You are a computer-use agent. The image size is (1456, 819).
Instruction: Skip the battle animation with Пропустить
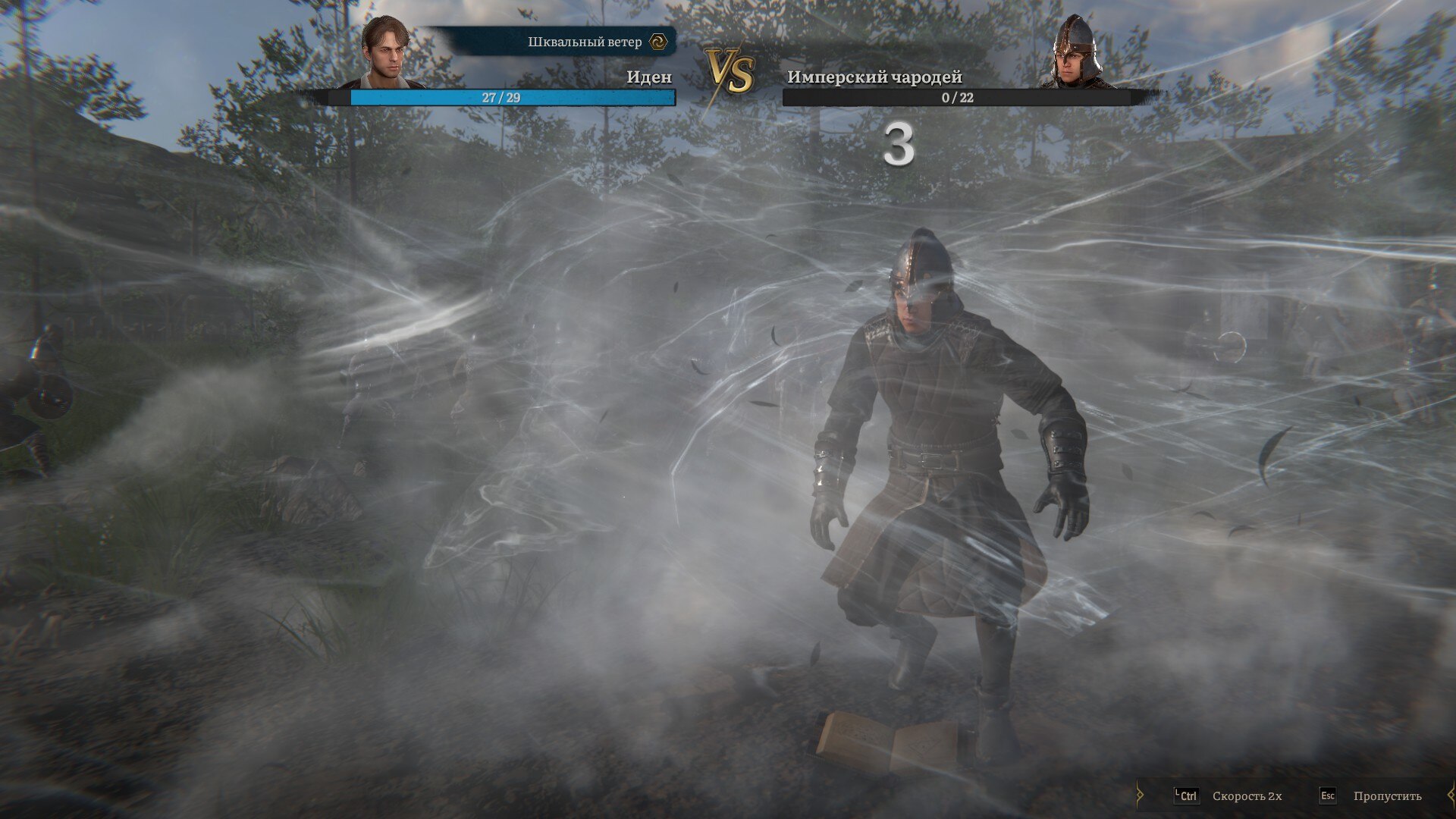click(1386, 796)
